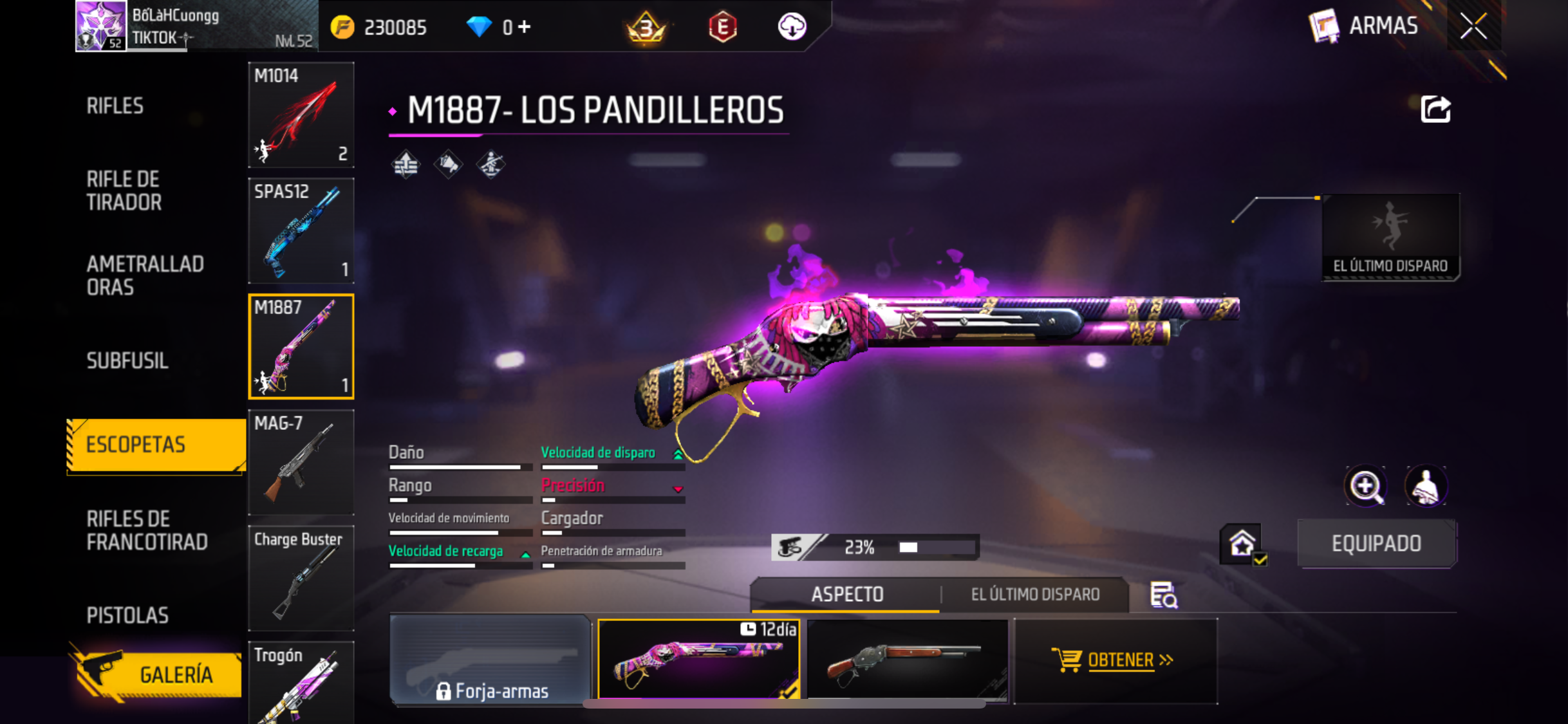This screenshot has width=1568, height=724.
Task: Switch to the El Último Disparo tab
Action: pyautogui.click(x=1035, y=595)
